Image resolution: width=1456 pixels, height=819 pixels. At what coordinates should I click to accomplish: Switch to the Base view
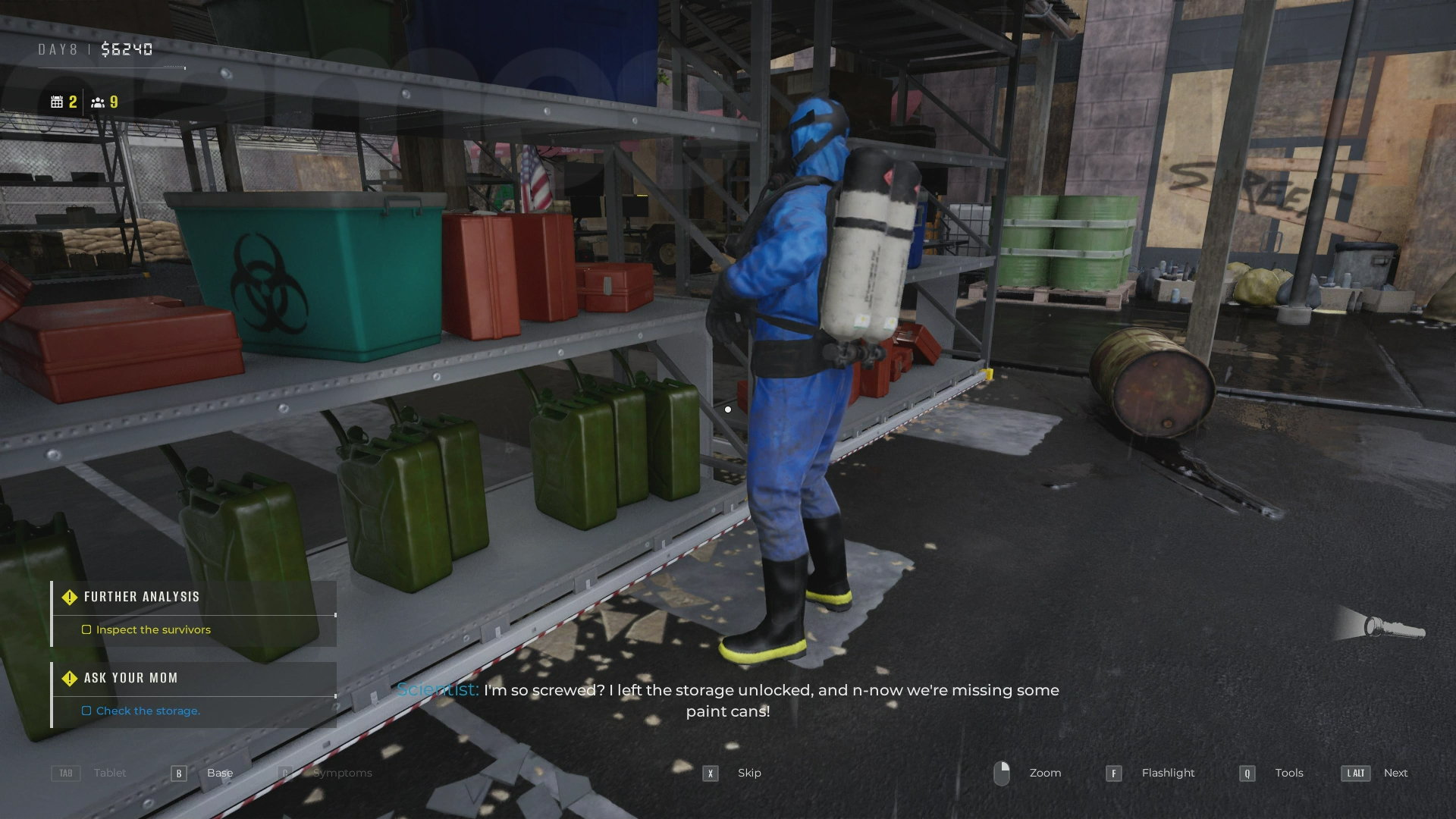(x=179, y=773)
